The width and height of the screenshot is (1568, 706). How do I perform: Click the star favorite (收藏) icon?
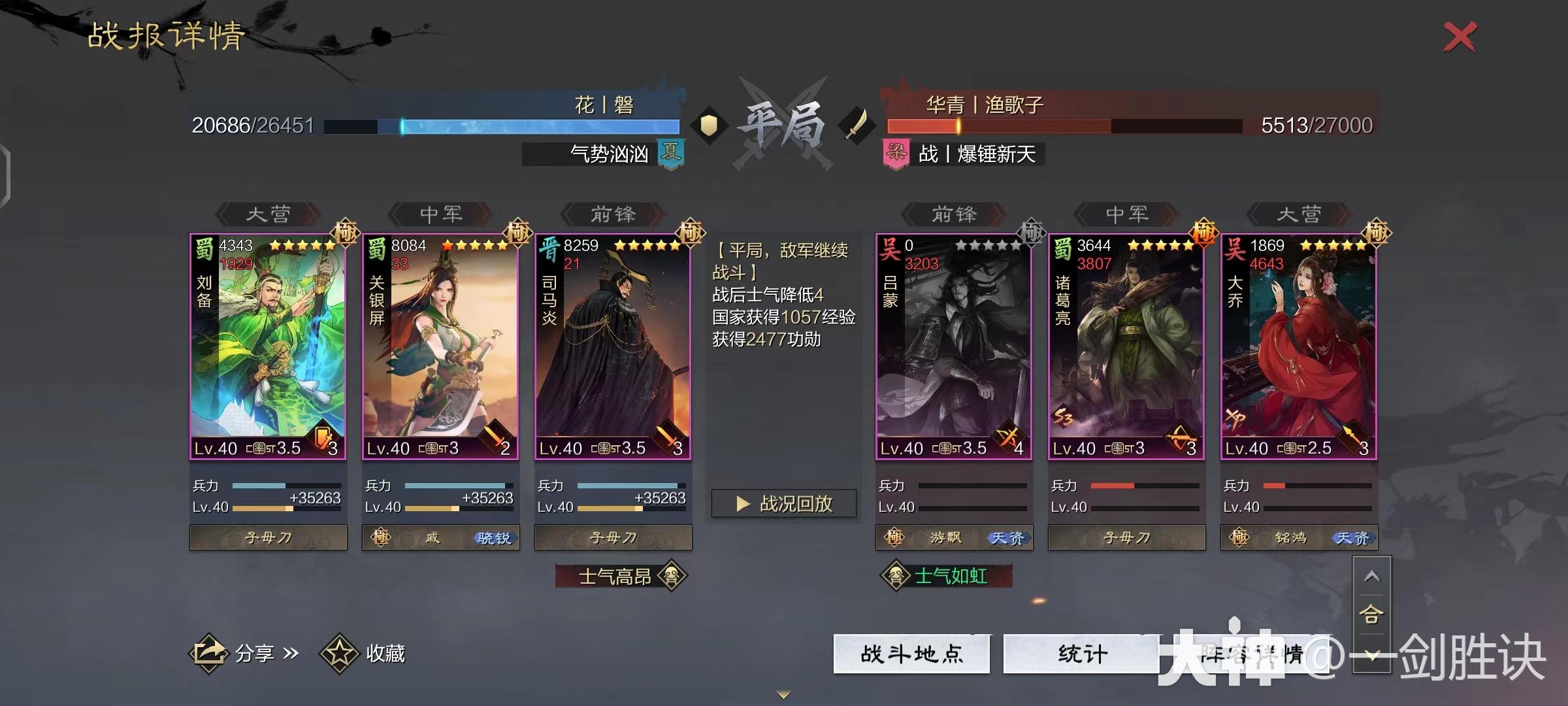(x=346, y=652)
